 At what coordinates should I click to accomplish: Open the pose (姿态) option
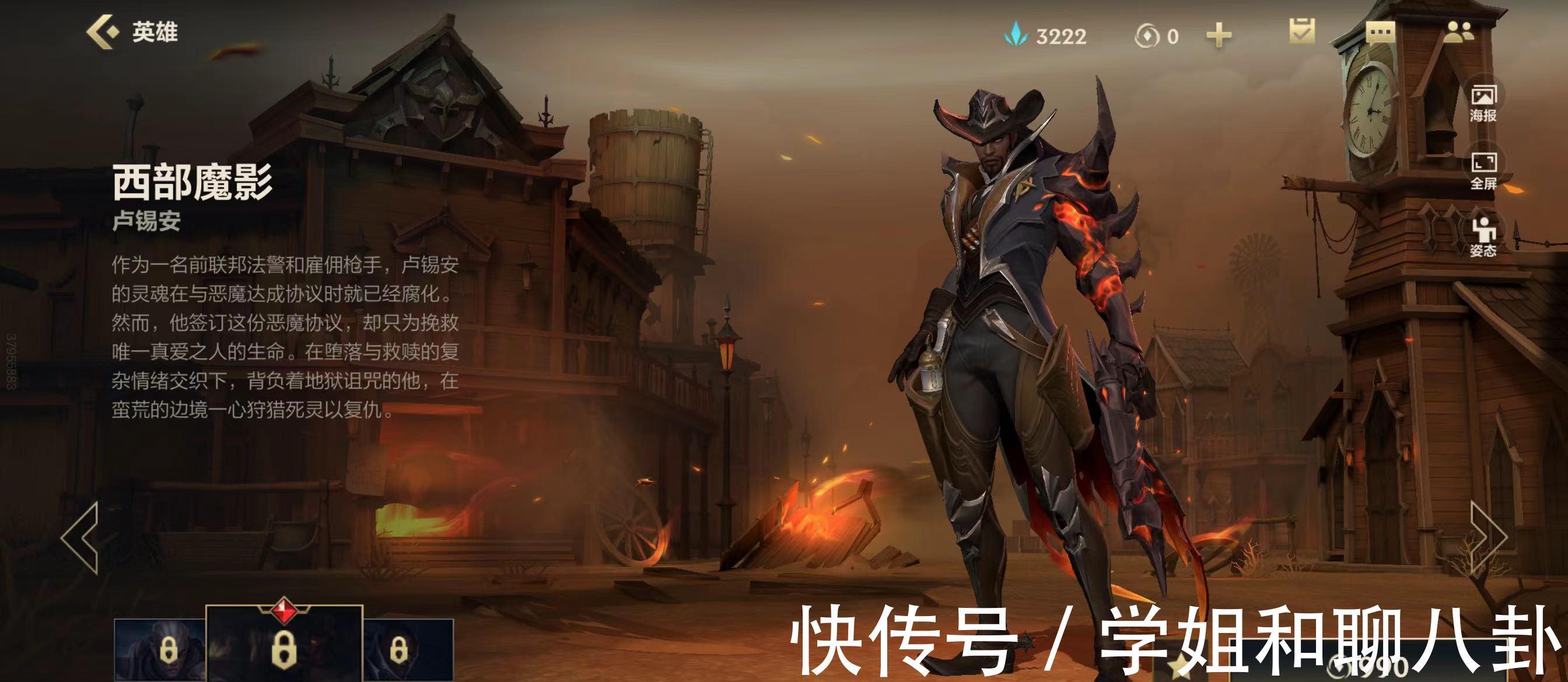(1483, 237)
